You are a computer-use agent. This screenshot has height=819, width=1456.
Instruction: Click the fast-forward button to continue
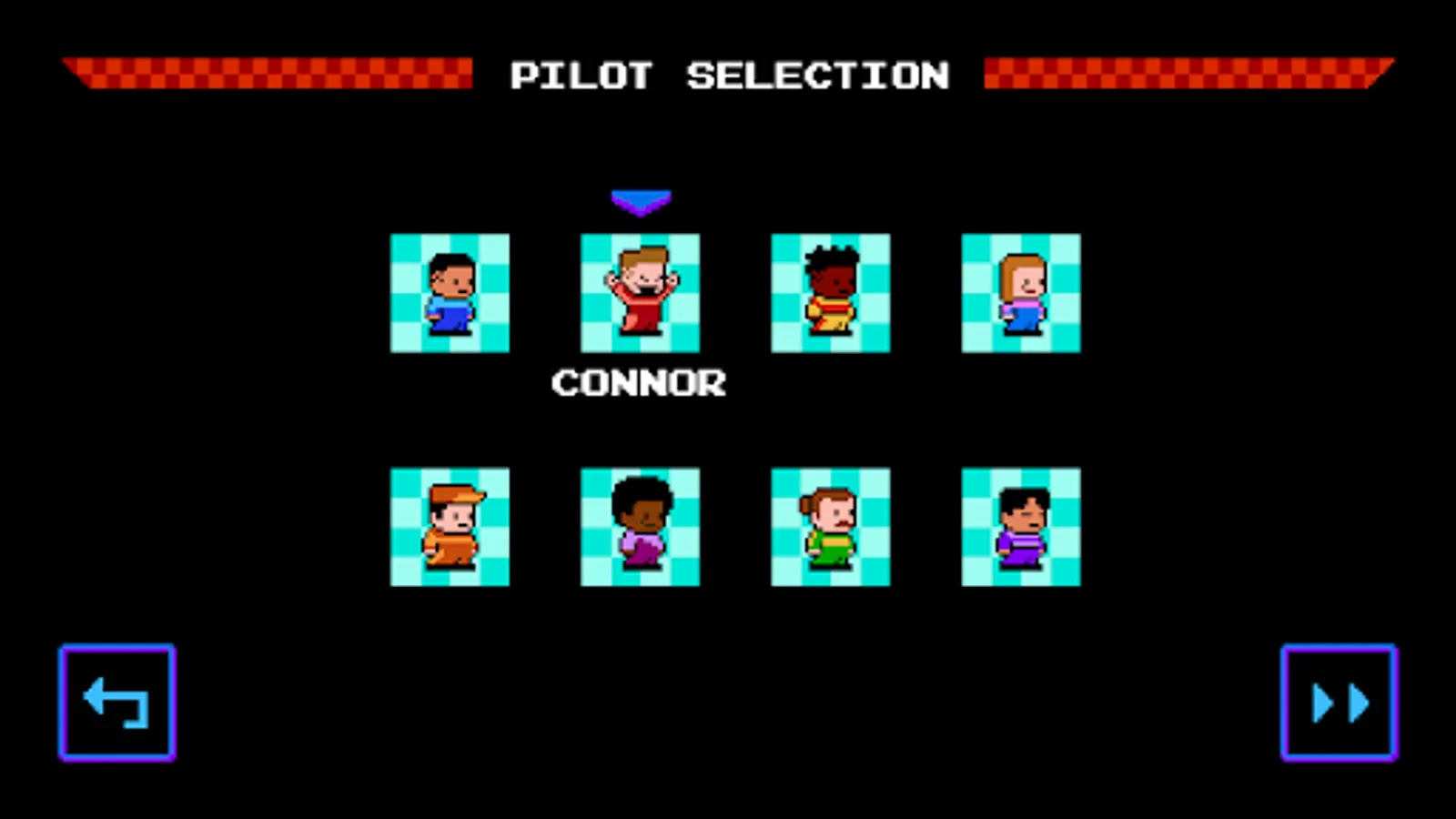click(x=1338, y=701)
